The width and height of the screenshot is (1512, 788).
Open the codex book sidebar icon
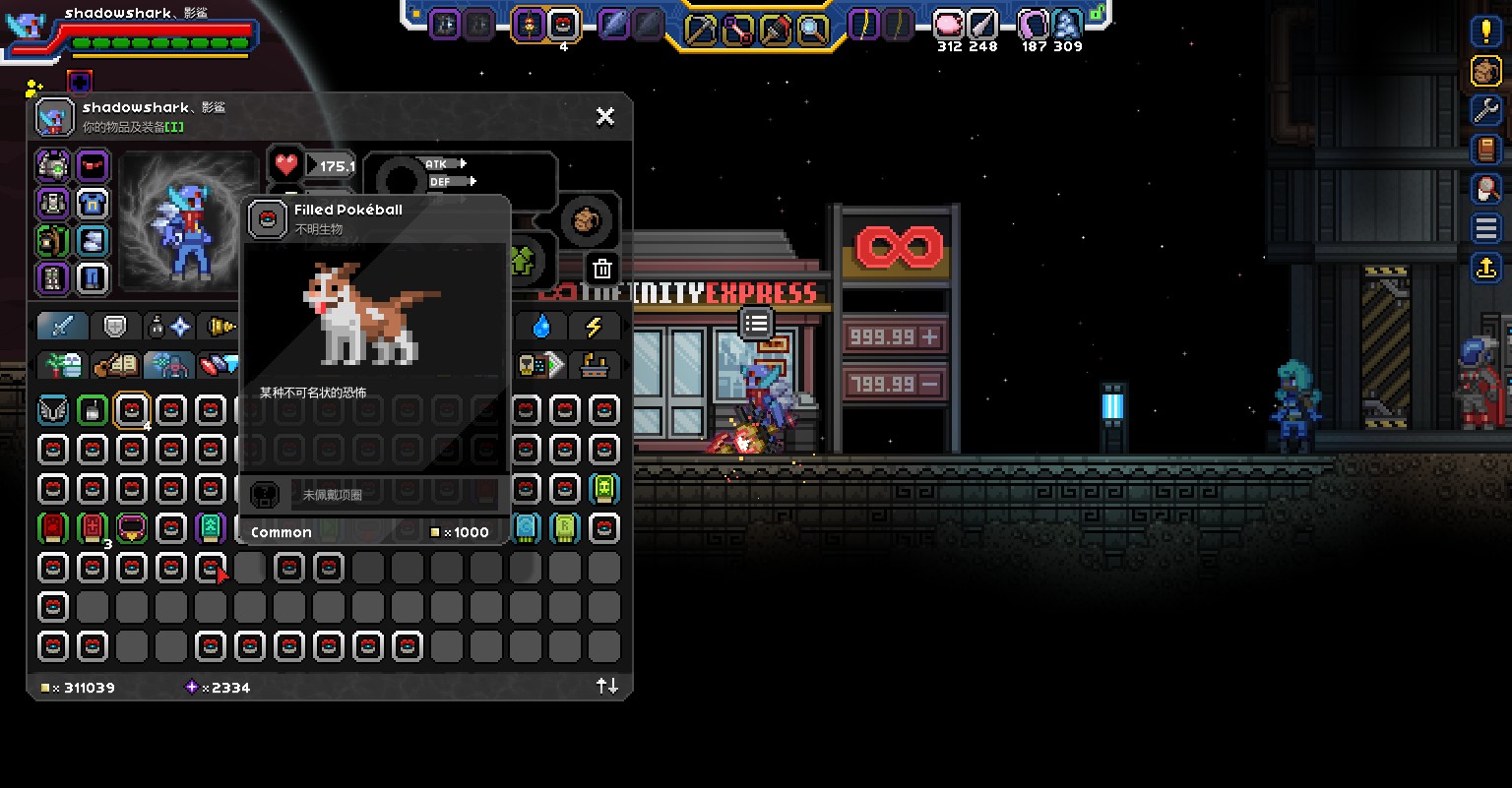click(x=1485, y=149)
